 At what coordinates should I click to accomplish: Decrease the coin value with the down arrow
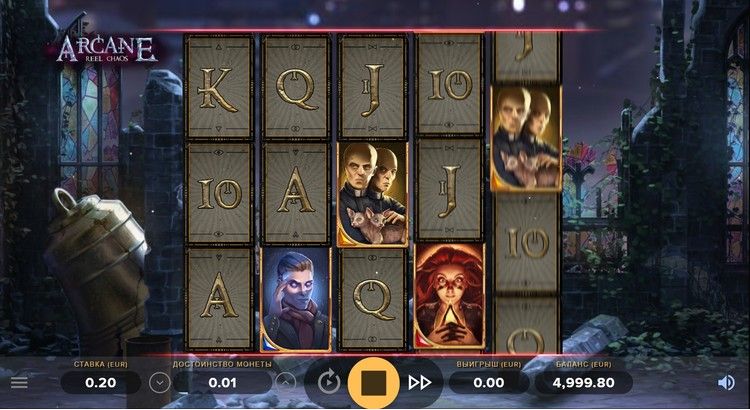[x=158, y=382]
